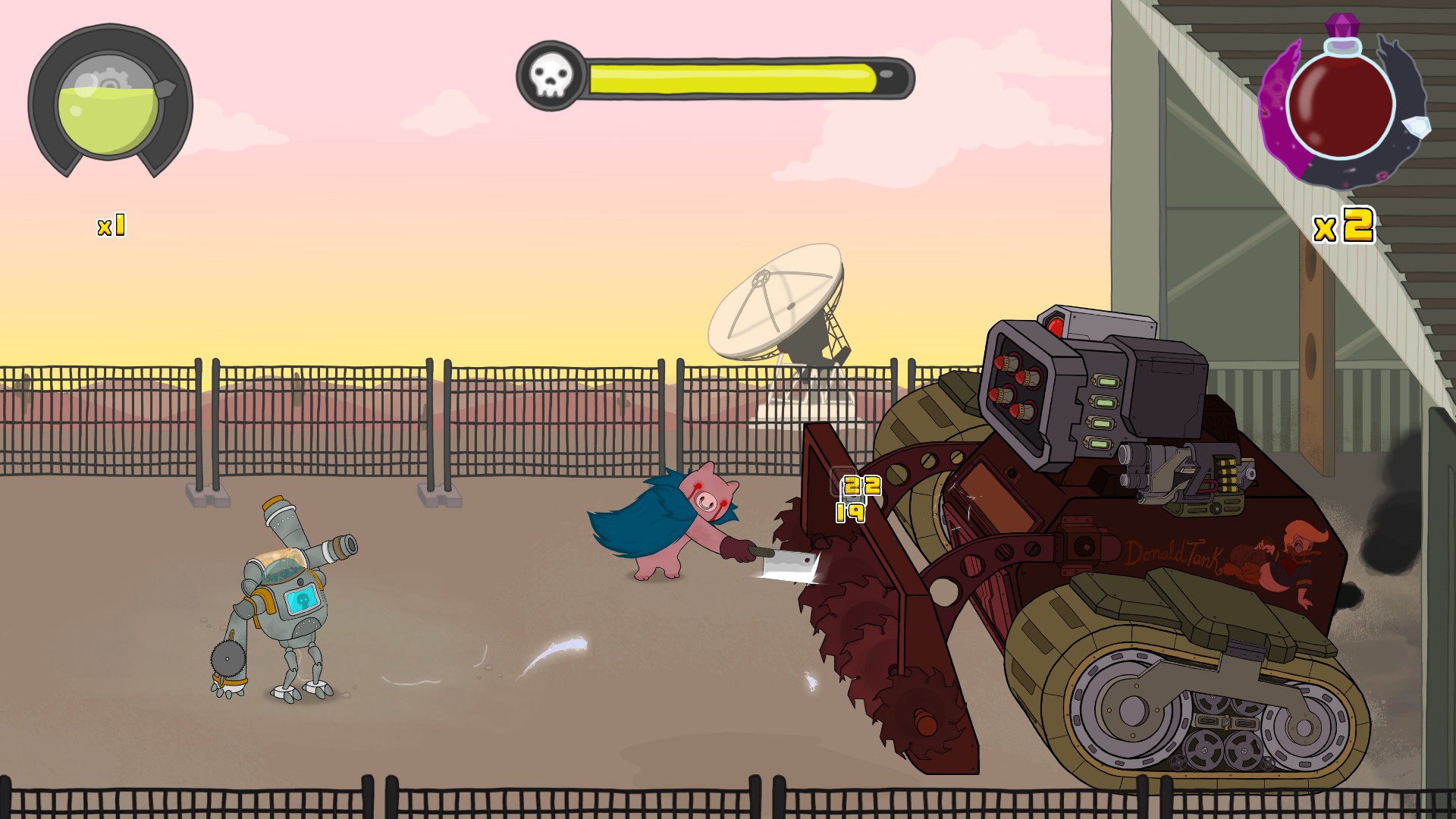Click the green indicator lights on the tank cannon
This screenshot has height=819, width=1456.
(x=1103, y=409)
